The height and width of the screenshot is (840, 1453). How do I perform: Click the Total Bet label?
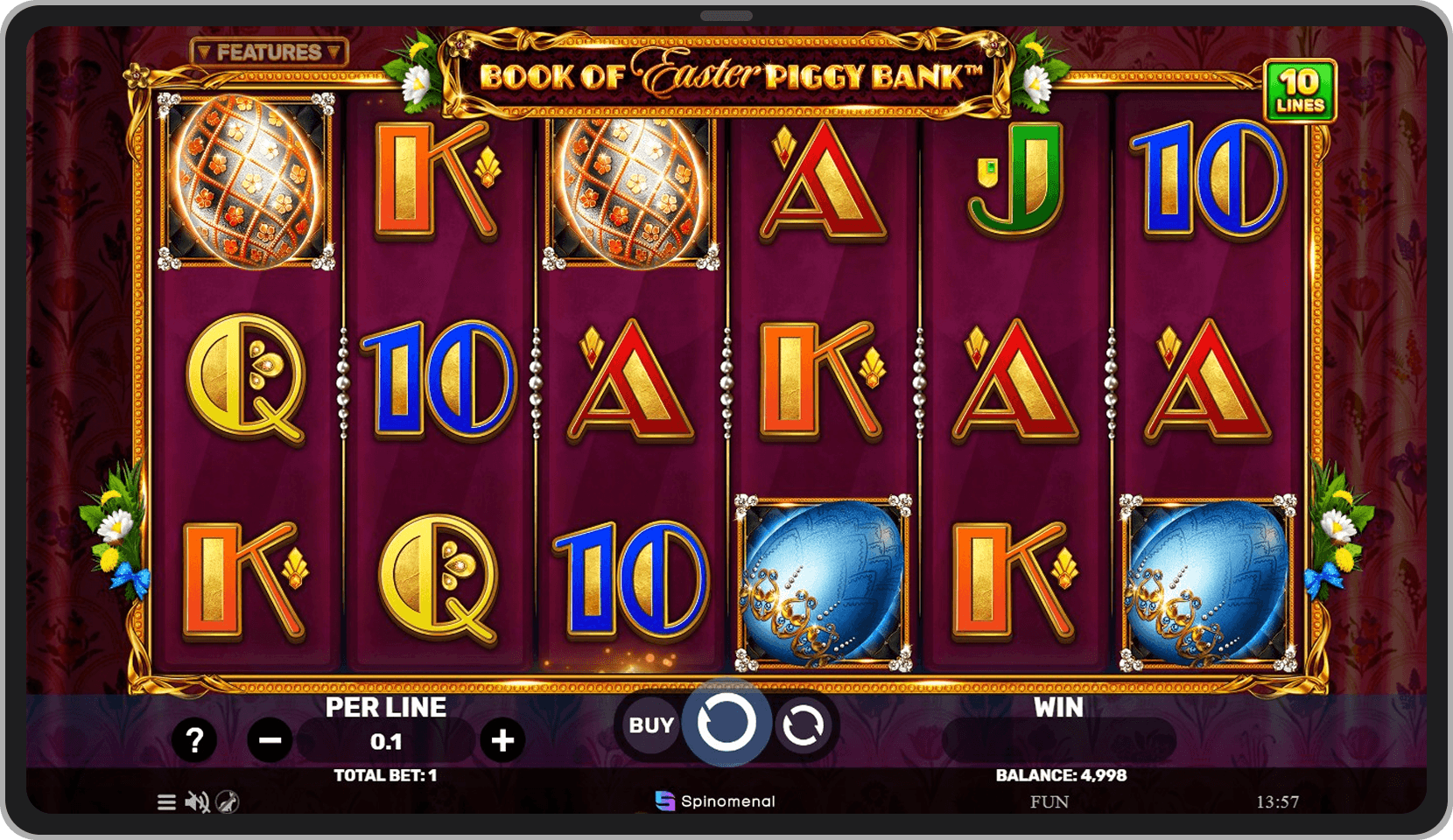(385, 774)
